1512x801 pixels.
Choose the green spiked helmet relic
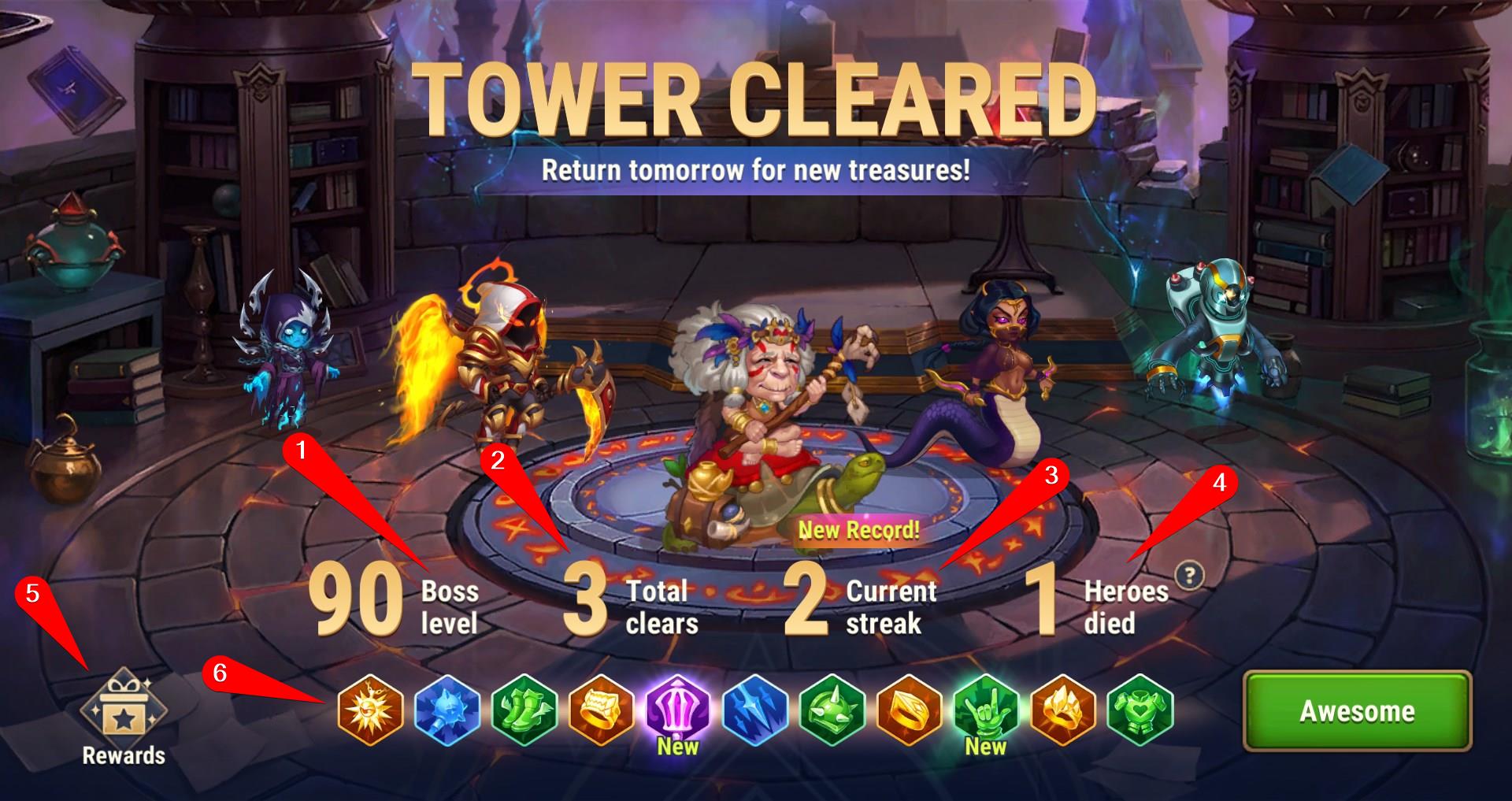coord(832,710)
